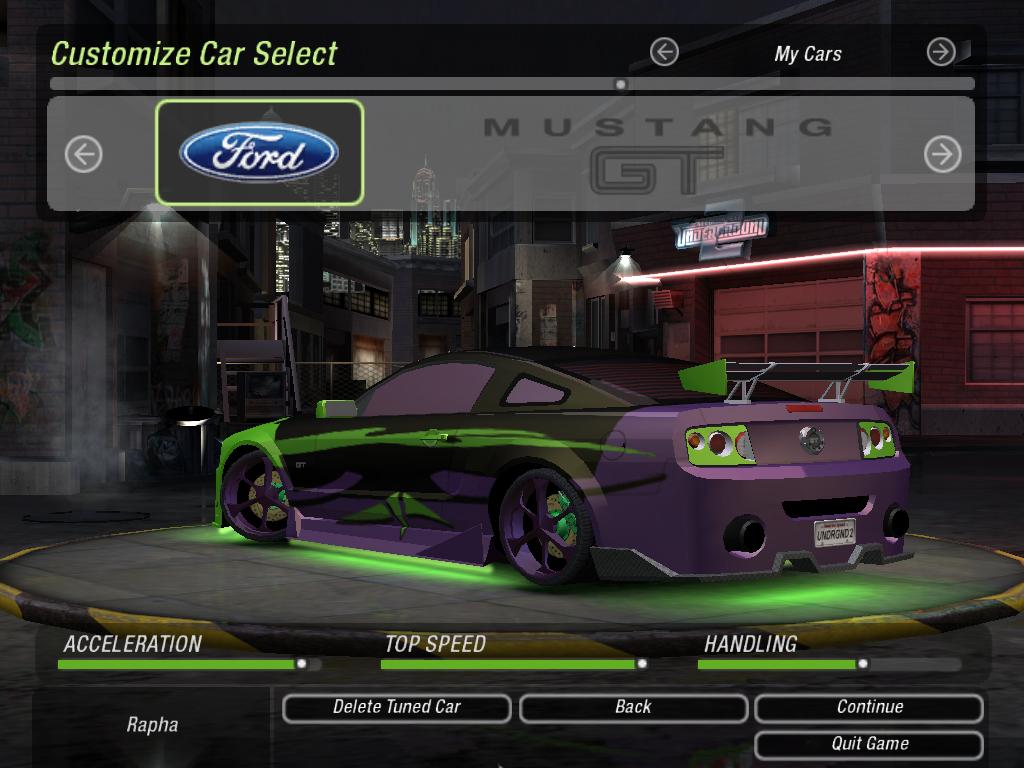Continue with the selected Mustang GT
The height and width of the screenshot is (768, 1024).
point(869,708)
